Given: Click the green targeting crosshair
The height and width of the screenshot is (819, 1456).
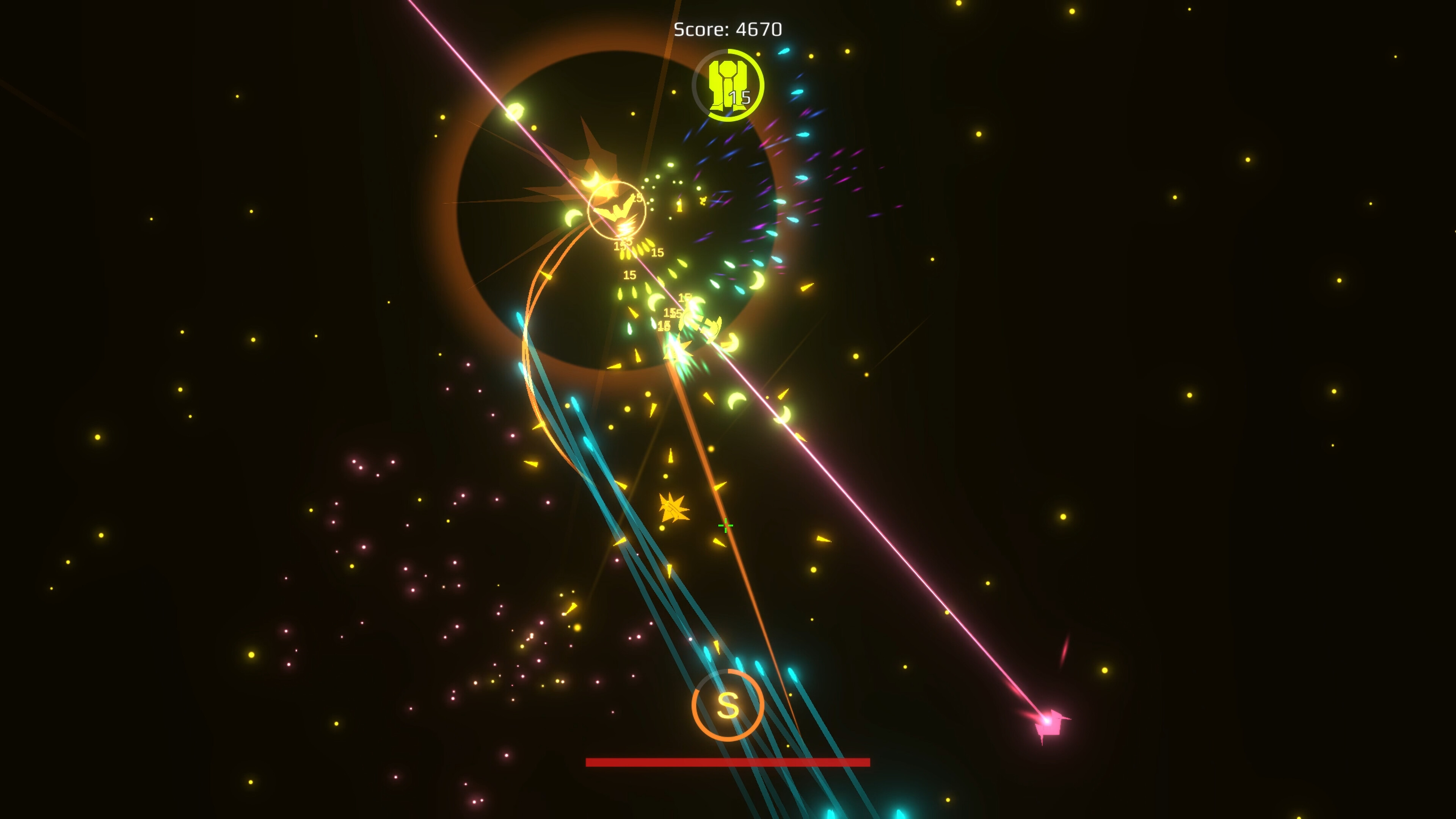Looking at the screenshot, I should [726, 526].
